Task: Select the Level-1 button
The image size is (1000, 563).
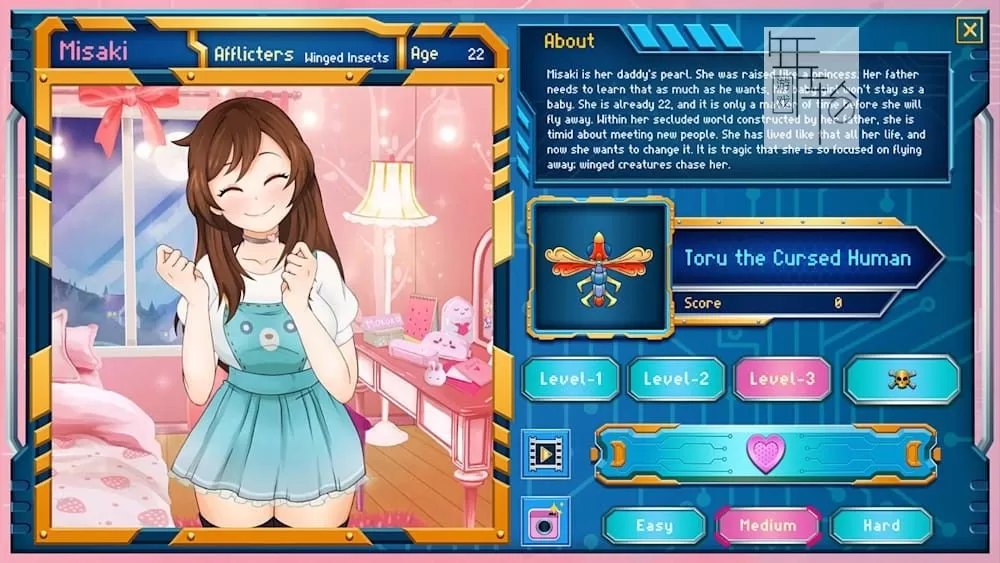Action: click(572, 379)
